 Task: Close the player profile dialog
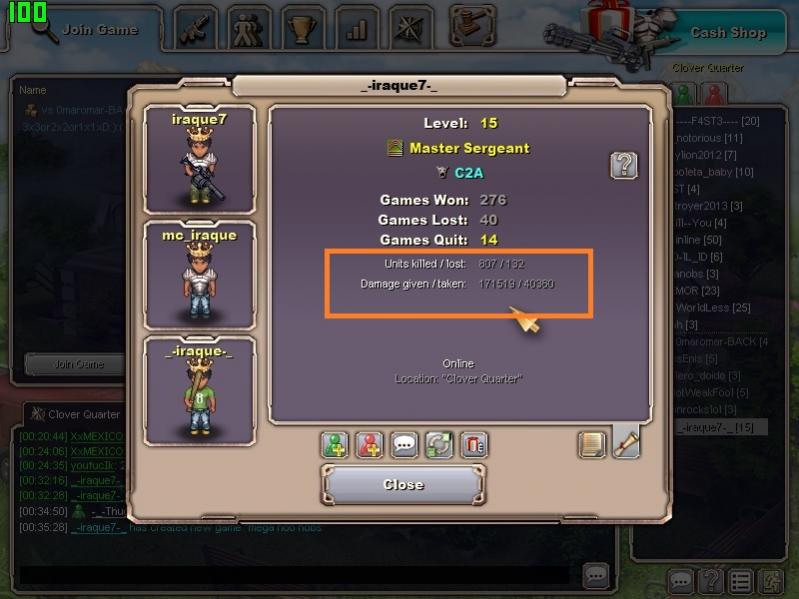[403, 485]
